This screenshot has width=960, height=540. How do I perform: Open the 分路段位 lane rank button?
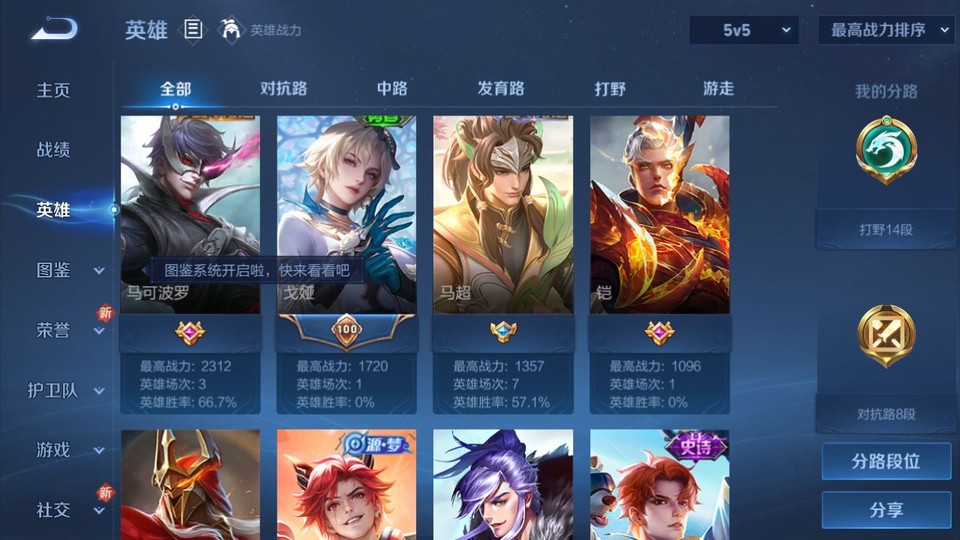[x=886, y=462]
